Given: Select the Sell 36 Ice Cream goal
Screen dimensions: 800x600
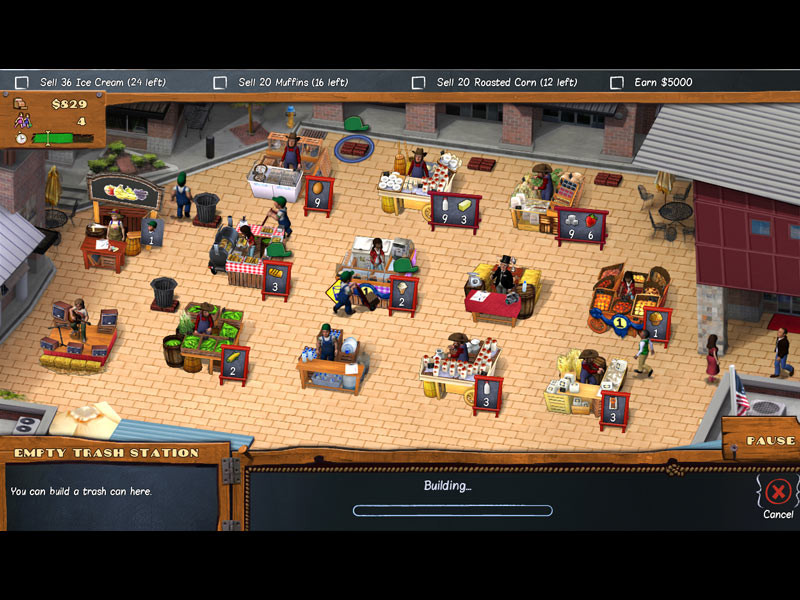Looking at the screenshot, I should (21, 82).
